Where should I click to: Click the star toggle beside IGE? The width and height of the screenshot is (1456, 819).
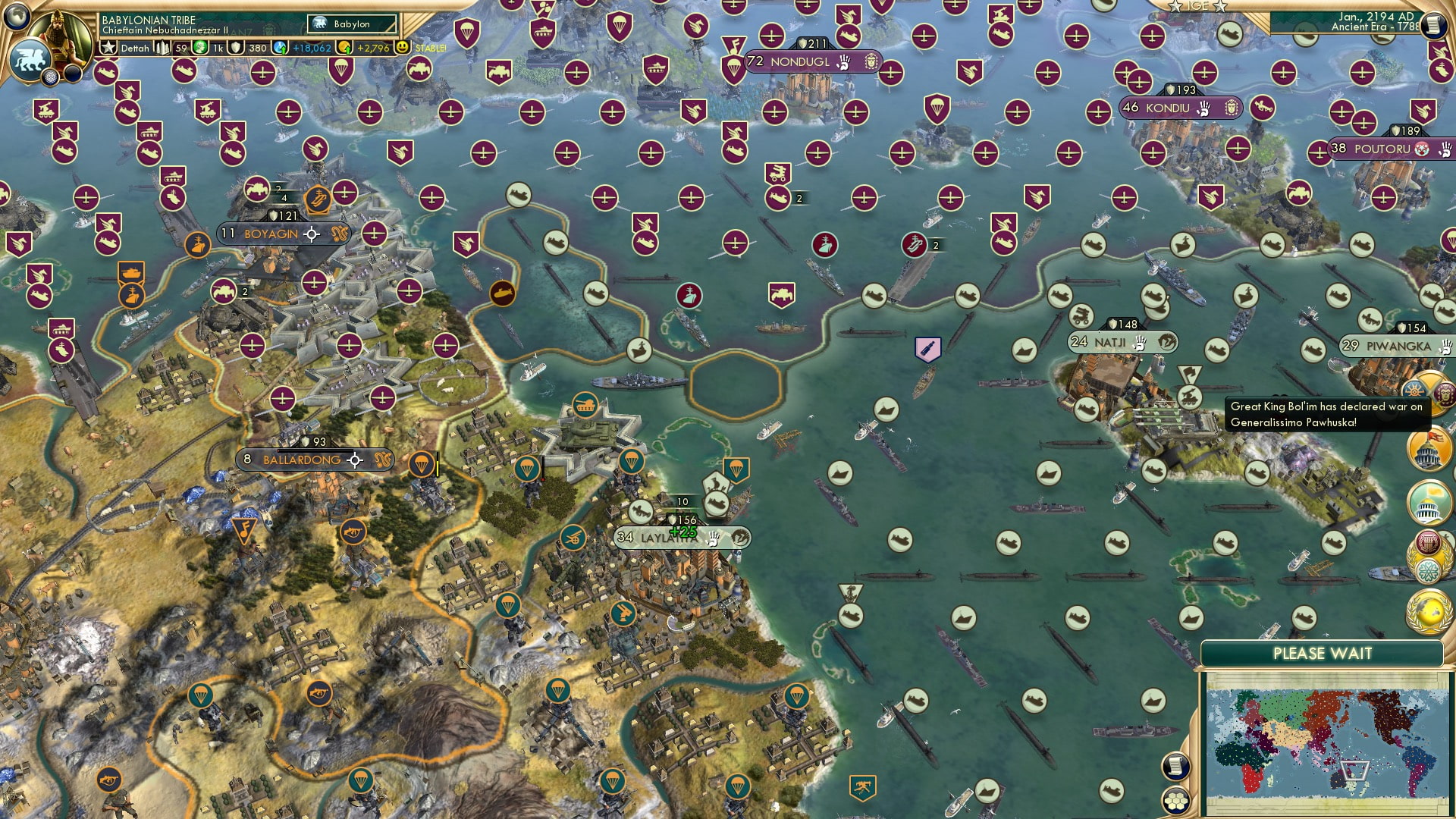tap(1176, 6)
